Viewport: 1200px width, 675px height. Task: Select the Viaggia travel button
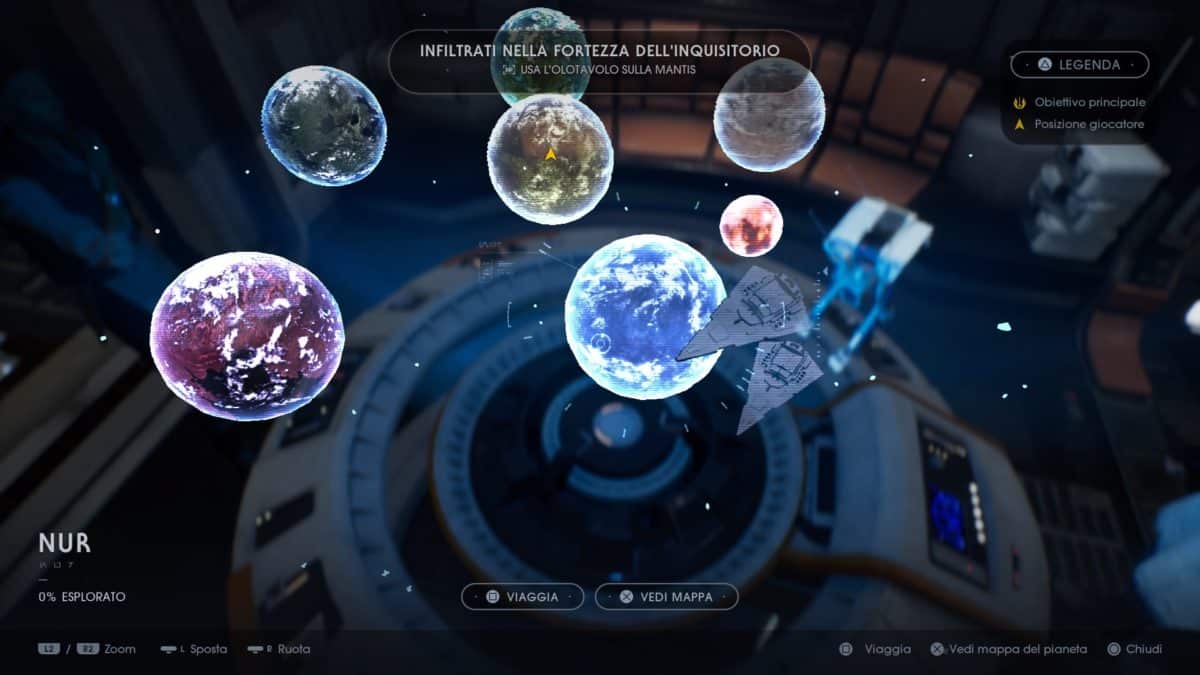pyautogui.click(x=522, y=597)
